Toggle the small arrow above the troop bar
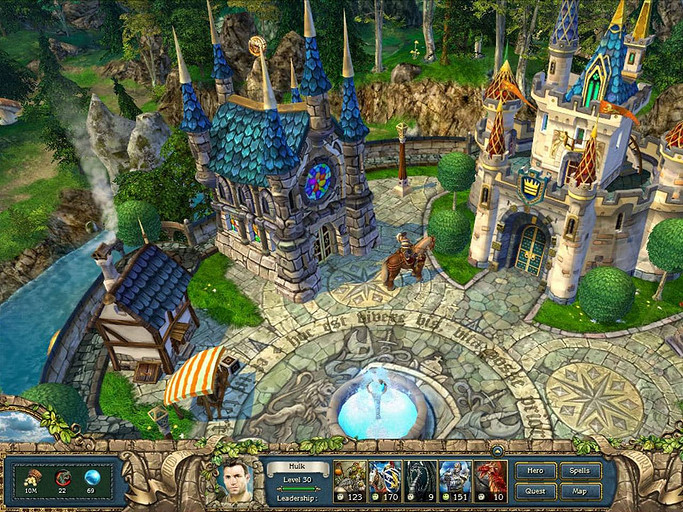The image size is (683, 512). click(x=497, y=450)
